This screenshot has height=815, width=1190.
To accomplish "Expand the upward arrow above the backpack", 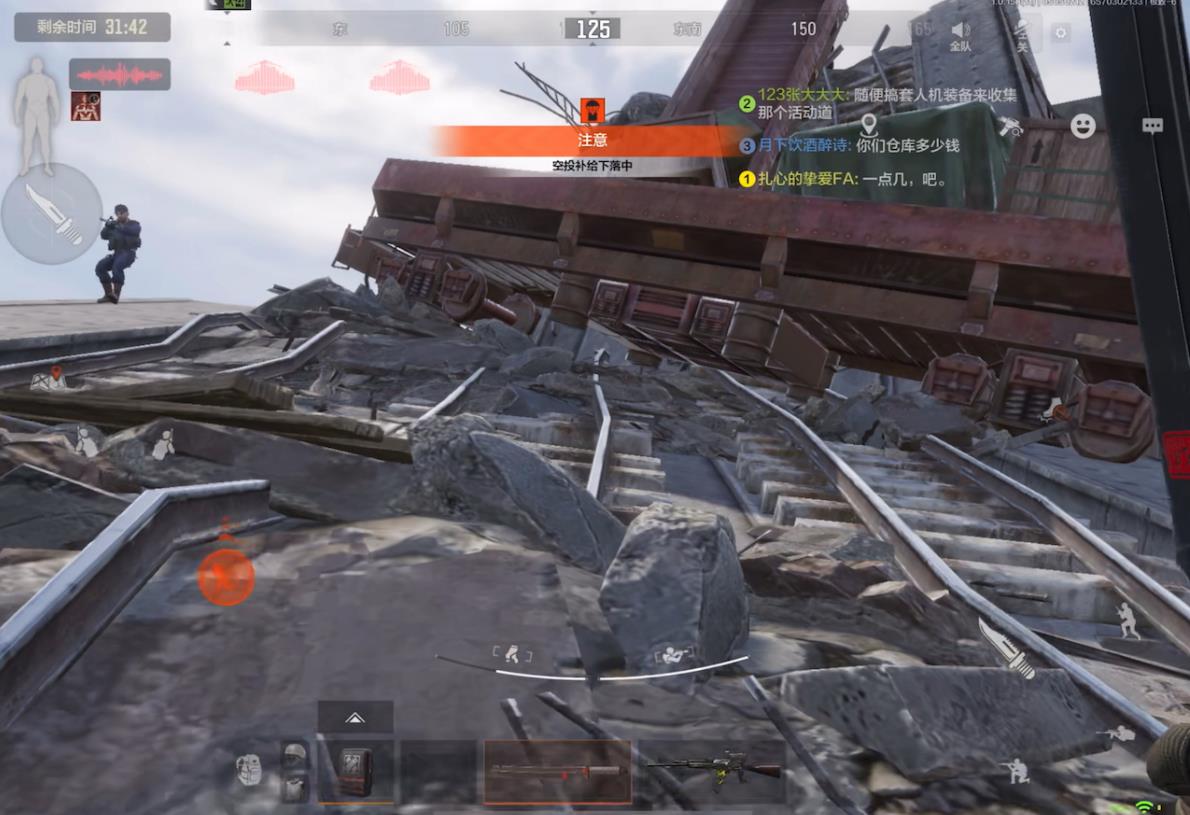I will pos(355,717).
